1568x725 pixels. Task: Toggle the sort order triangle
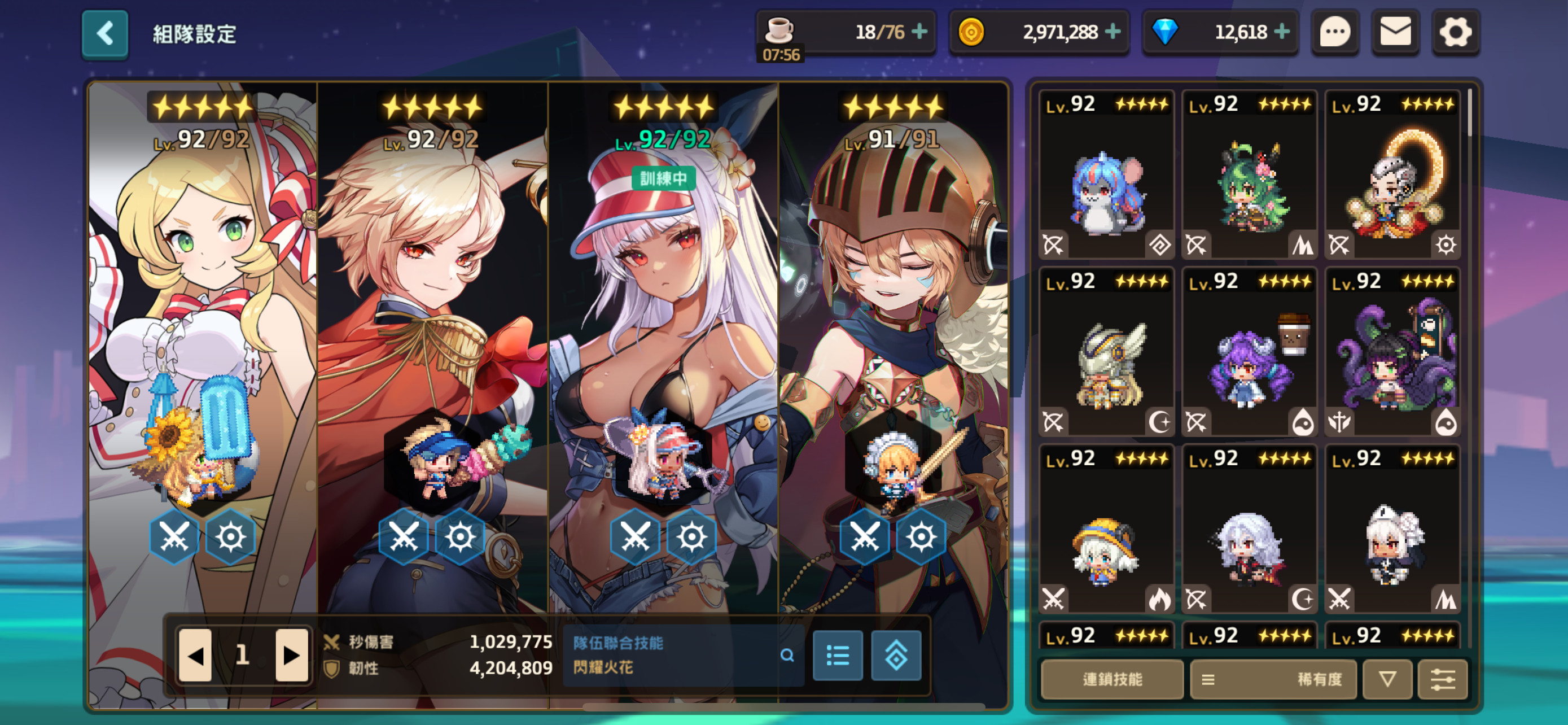[x=1387, y=679]
